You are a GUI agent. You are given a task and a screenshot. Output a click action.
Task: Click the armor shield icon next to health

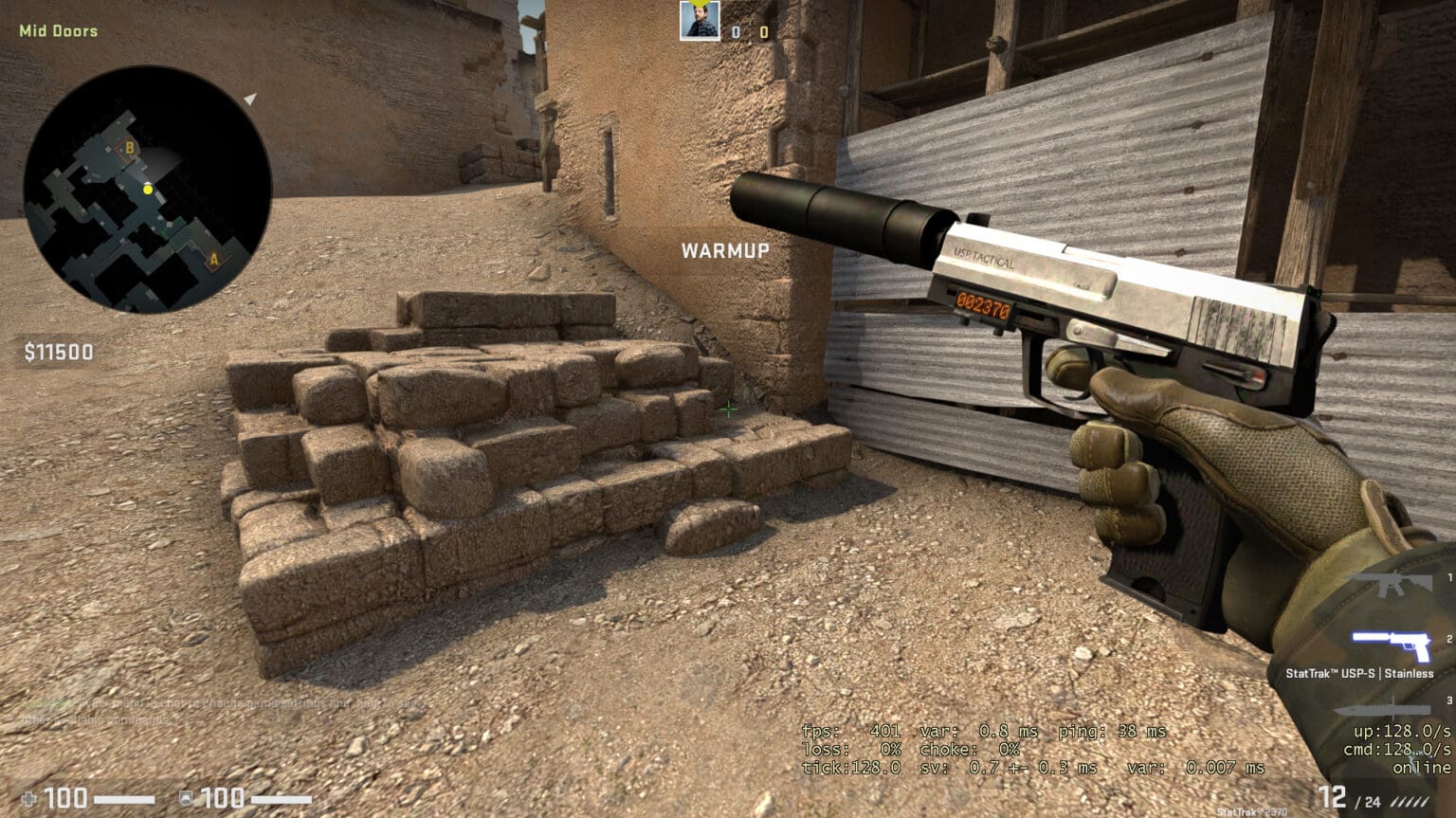[x=186, y=797]
